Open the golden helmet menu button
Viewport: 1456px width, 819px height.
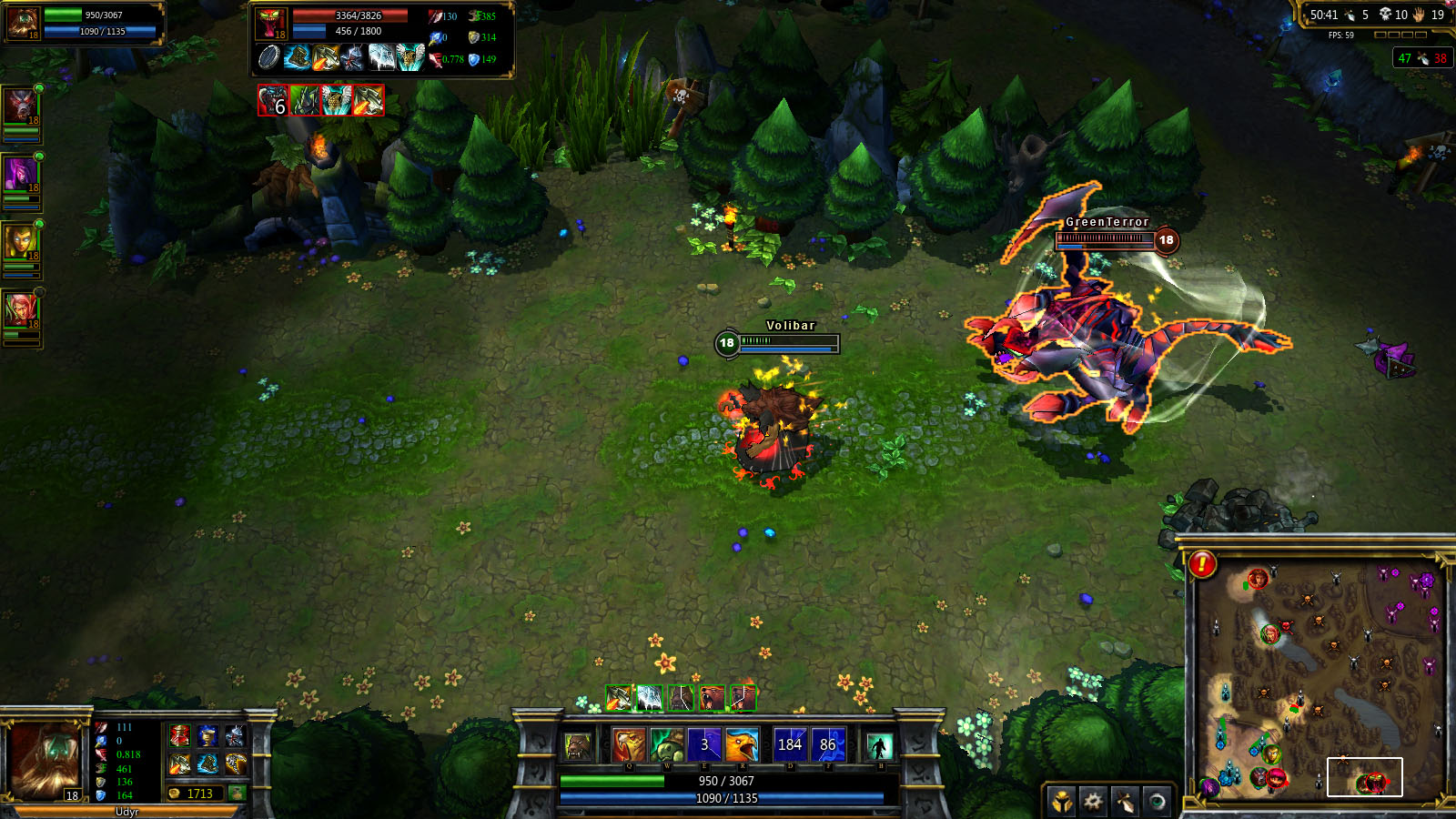[x=1061, y=801]
